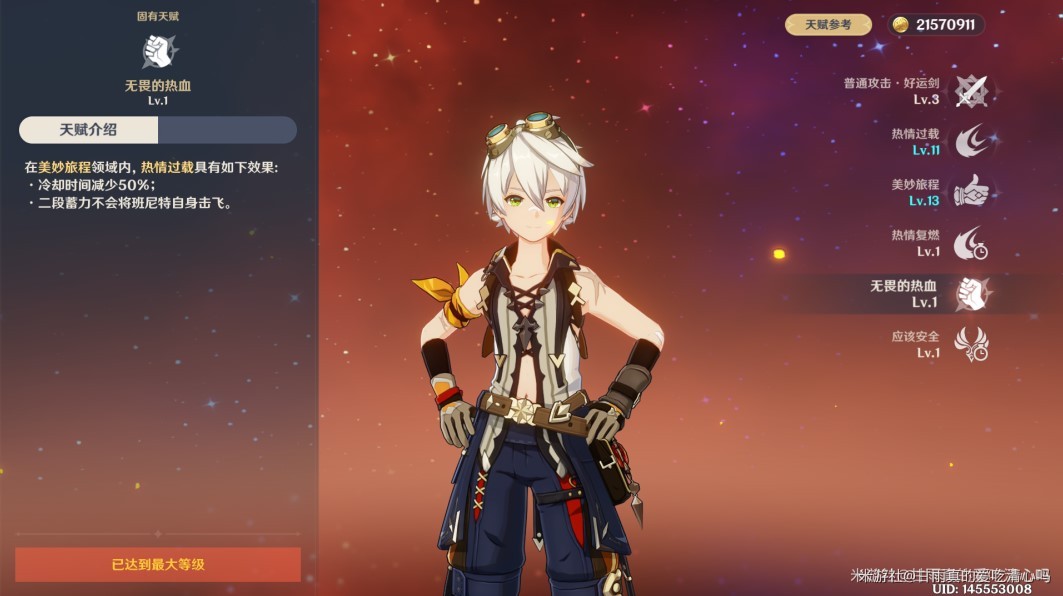This screenshot has height=596, width=1063.
Task: Click the Mora coin balance
Action: [935, 25]
